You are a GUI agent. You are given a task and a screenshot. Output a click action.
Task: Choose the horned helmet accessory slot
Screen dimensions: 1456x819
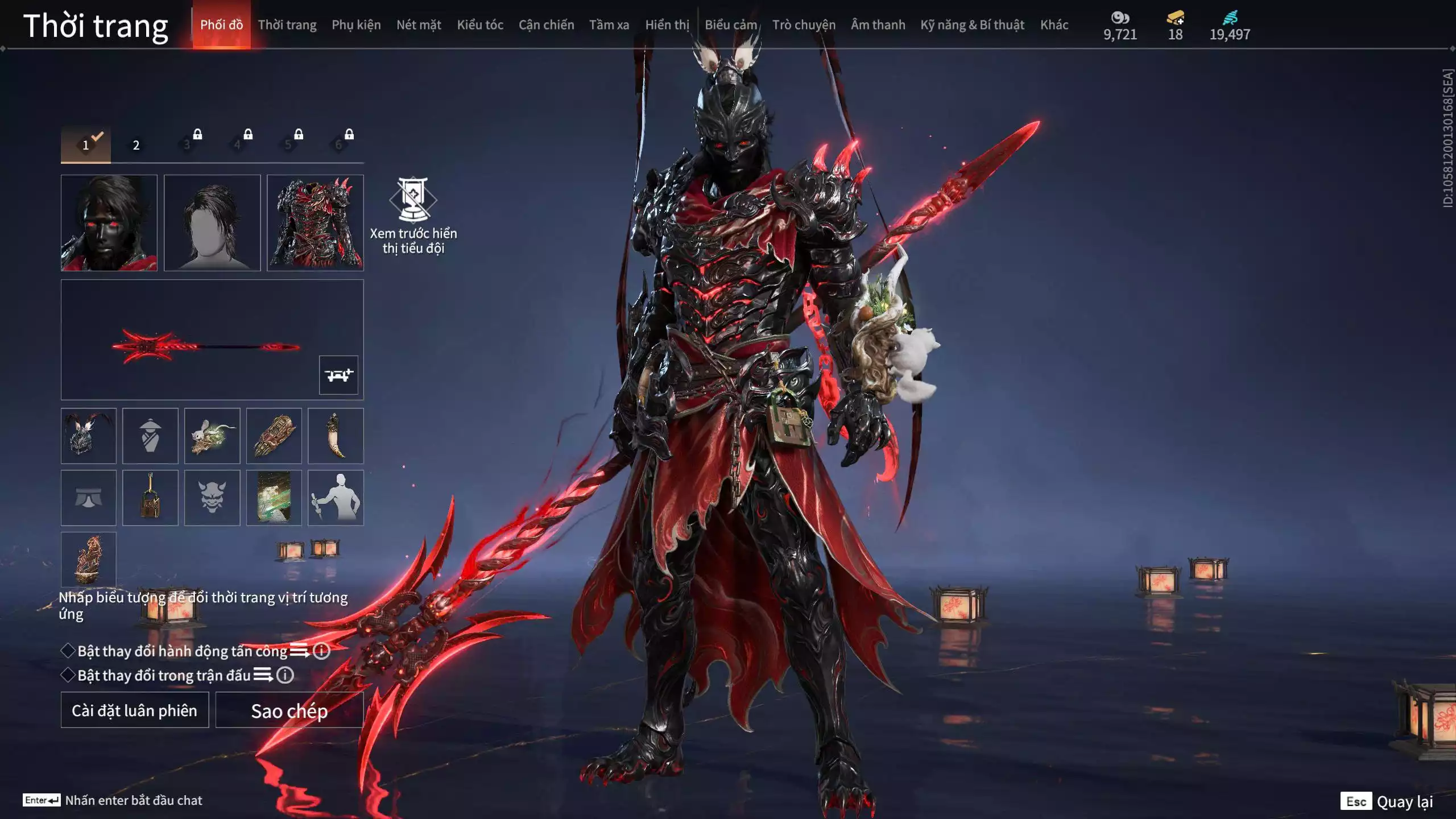pos(89,436)
